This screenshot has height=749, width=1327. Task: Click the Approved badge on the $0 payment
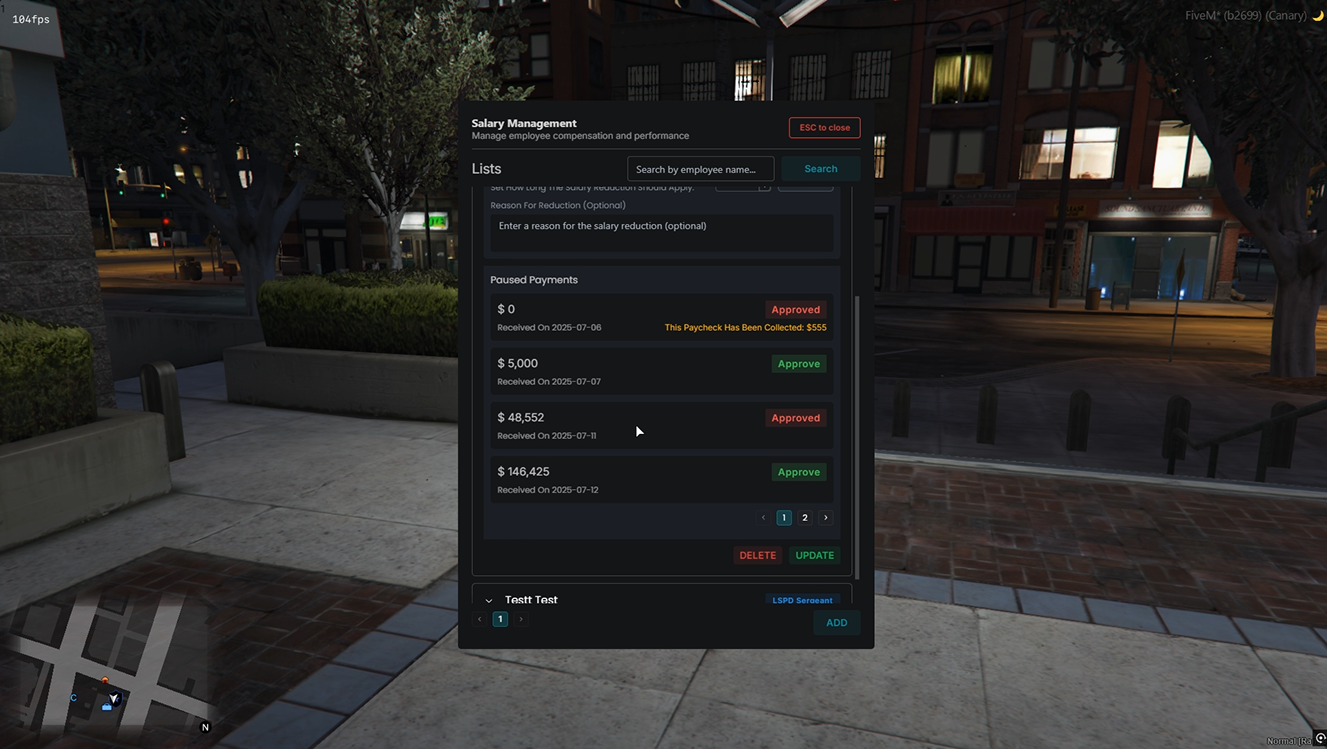[795, 309]
